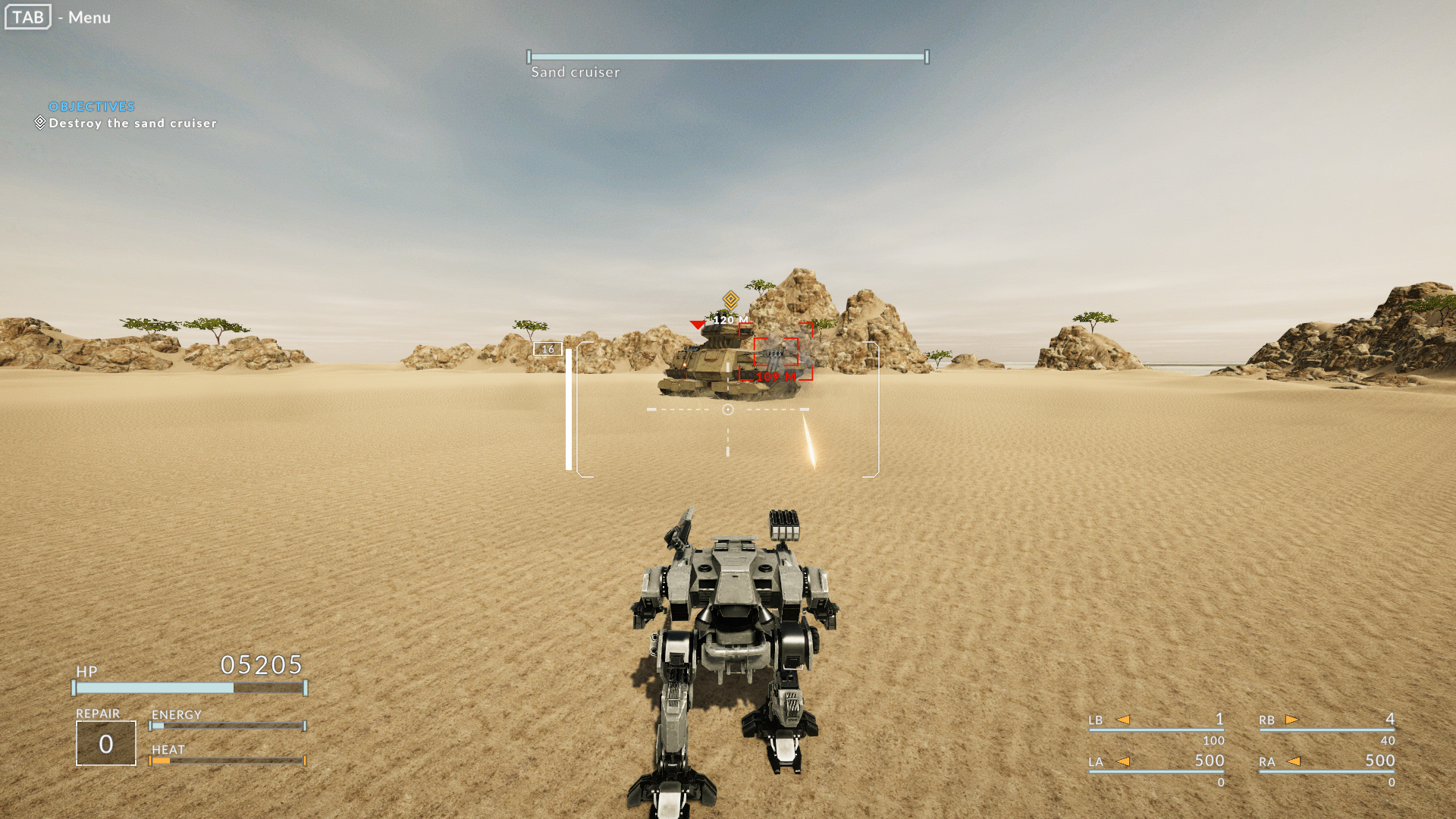Select the LB weapon arrow indicator

coord(1125,720)
